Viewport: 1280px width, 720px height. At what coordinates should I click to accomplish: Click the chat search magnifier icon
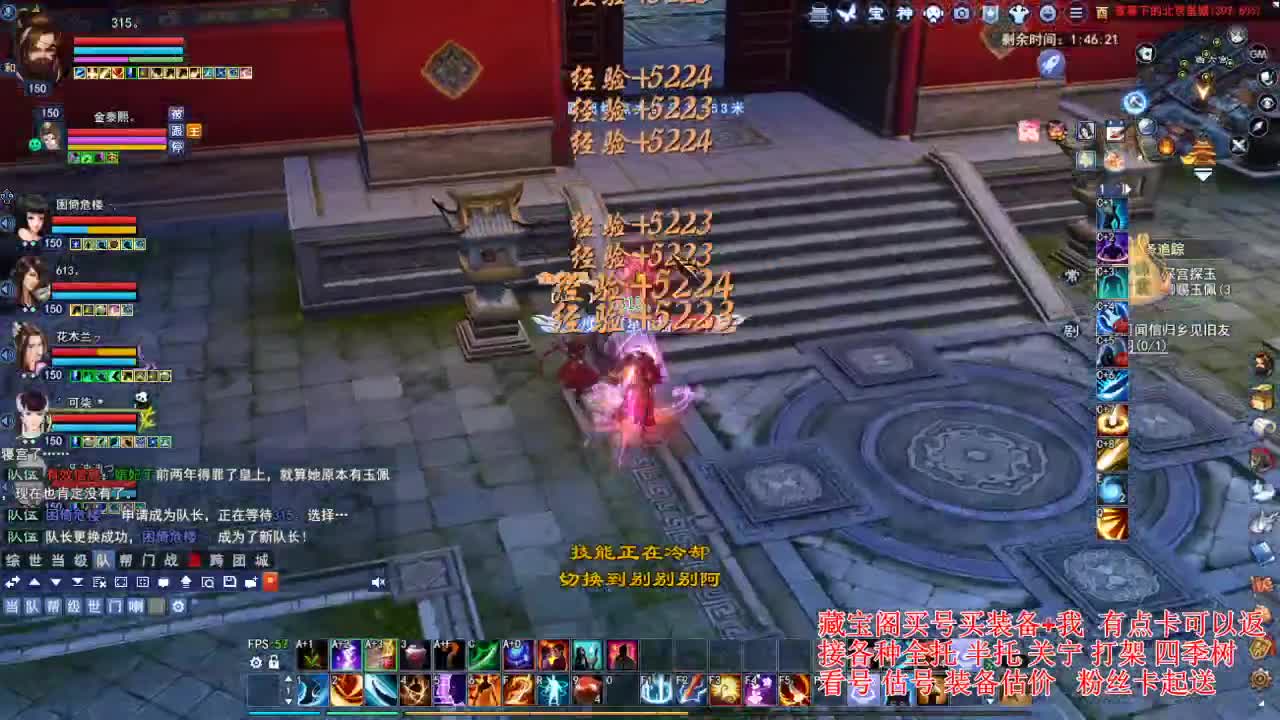[x=208, y=582]
